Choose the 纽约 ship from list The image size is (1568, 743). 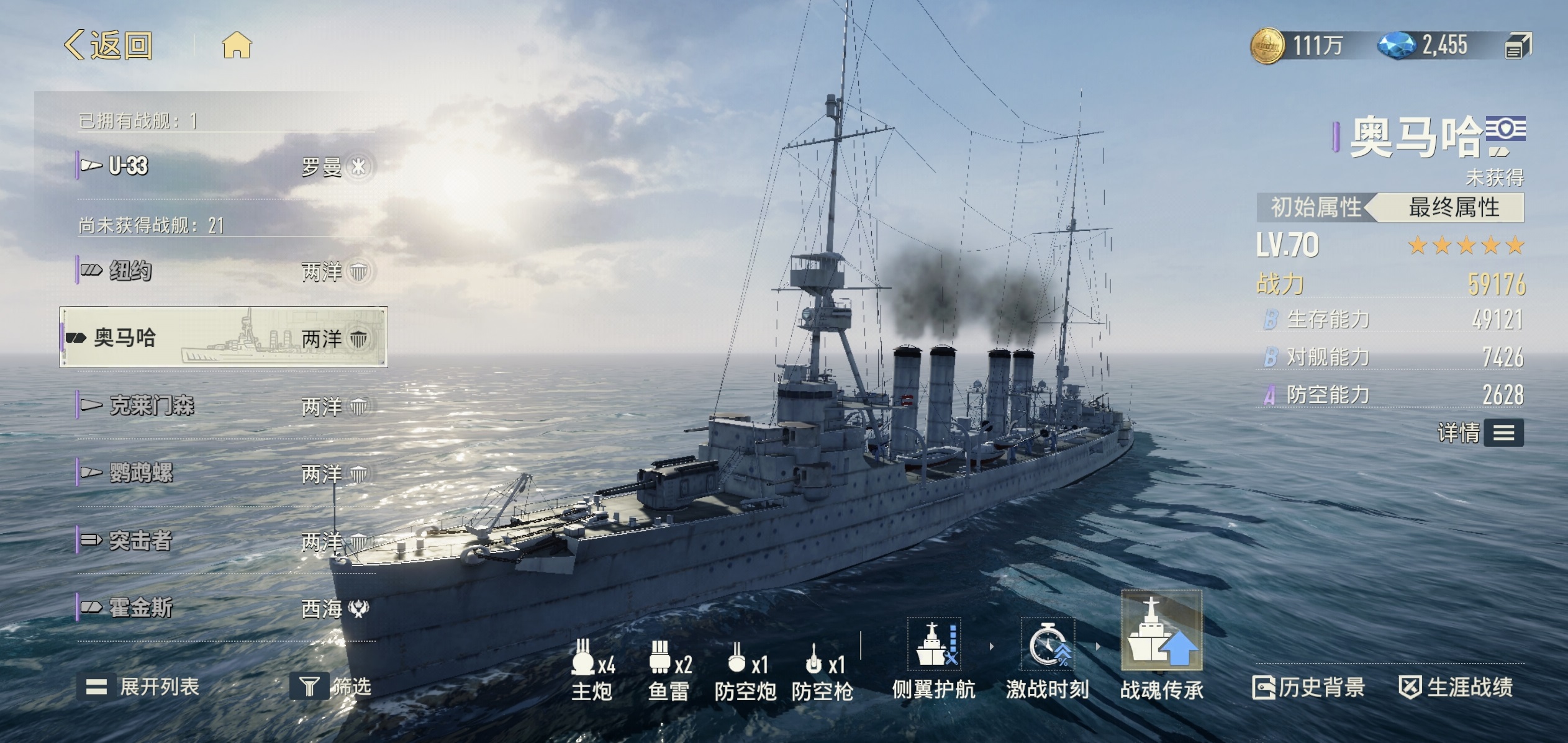coord(225,271)
